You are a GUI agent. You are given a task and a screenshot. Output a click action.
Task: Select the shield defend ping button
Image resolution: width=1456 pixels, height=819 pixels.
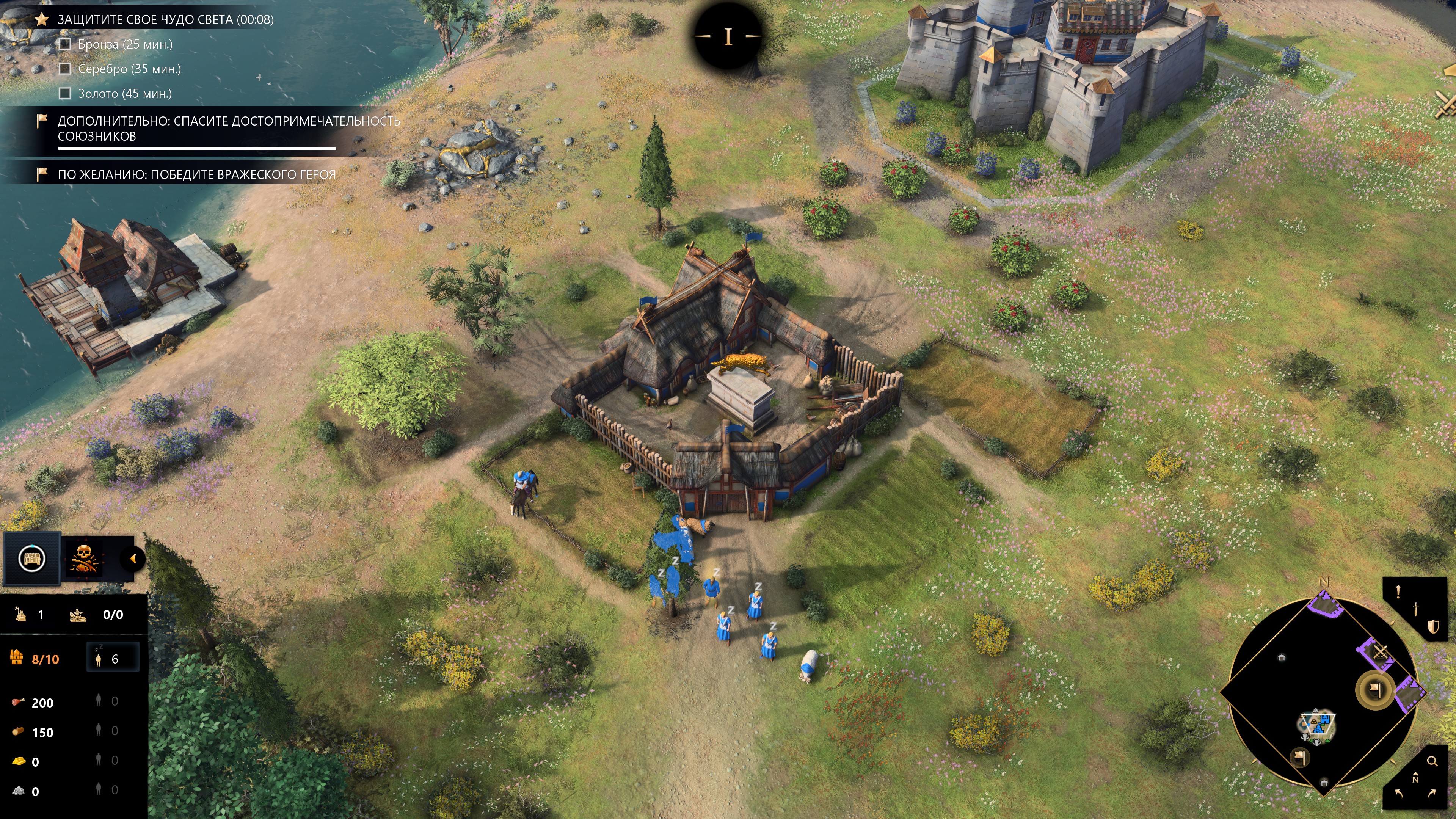tap(1433, 627)
